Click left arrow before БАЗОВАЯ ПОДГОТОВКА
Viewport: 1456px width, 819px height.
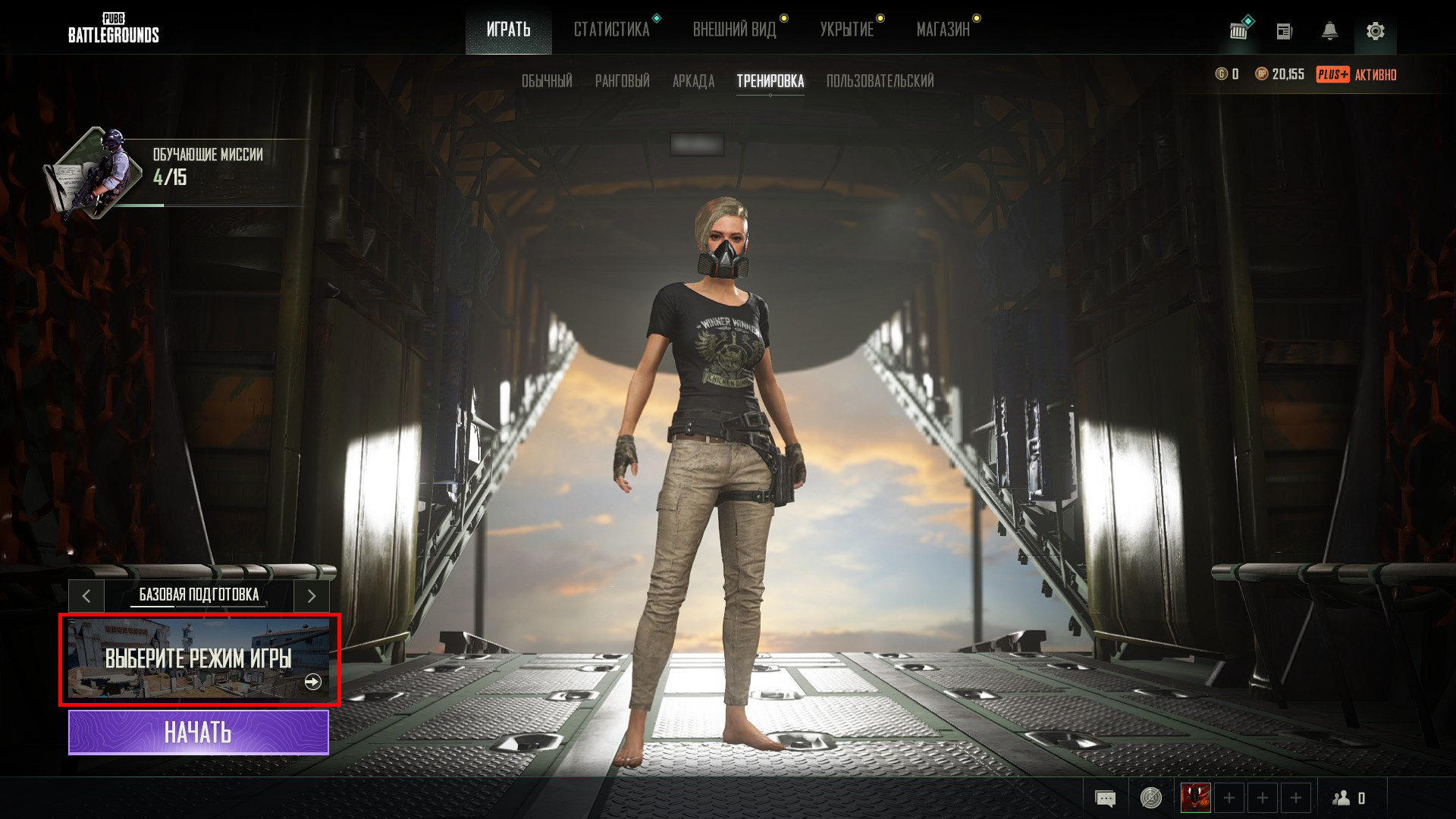[x=86, y=596]
